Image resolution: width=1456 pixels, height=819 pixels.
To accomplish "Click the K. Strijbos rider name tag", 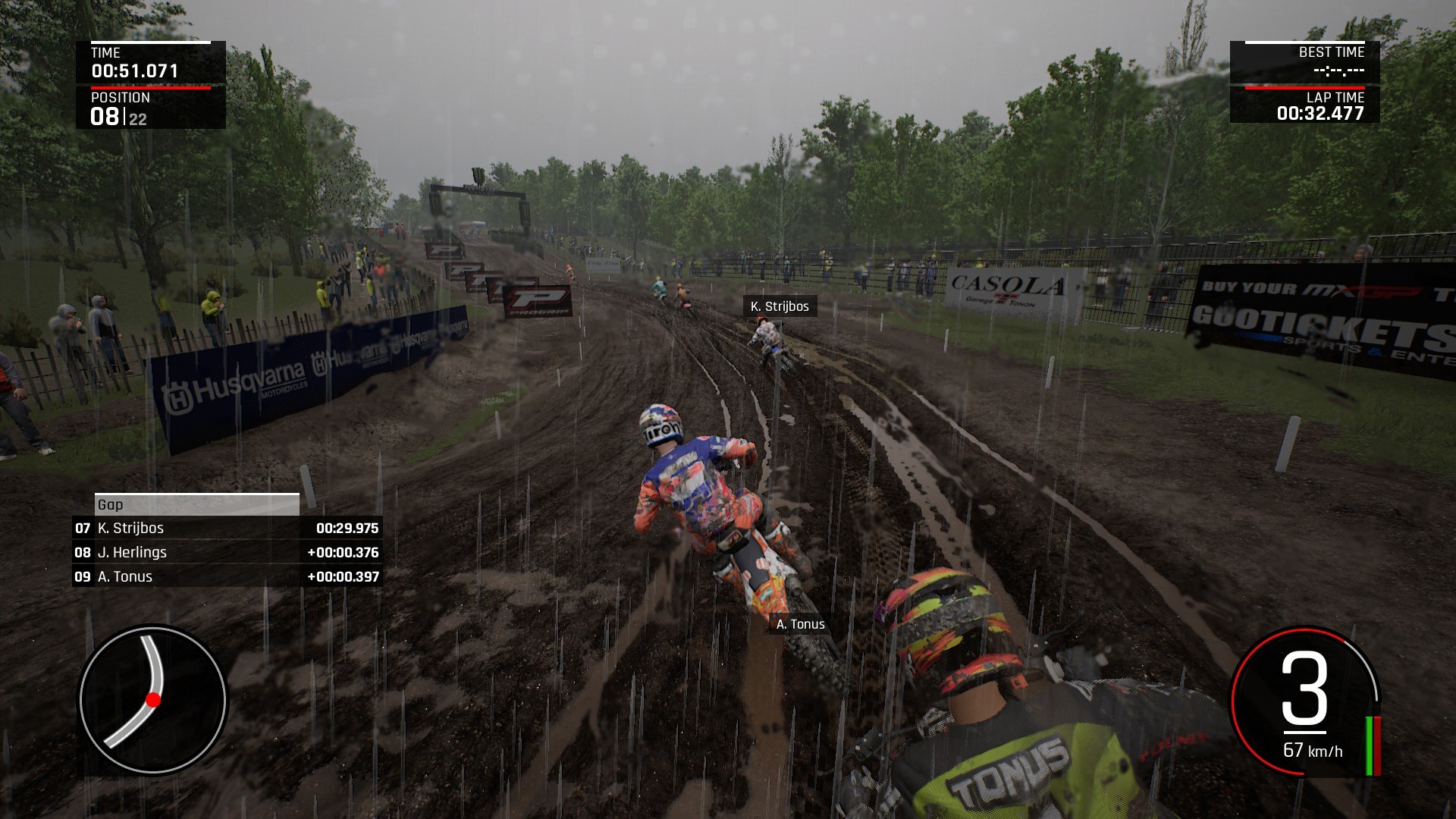I will 779,306.
